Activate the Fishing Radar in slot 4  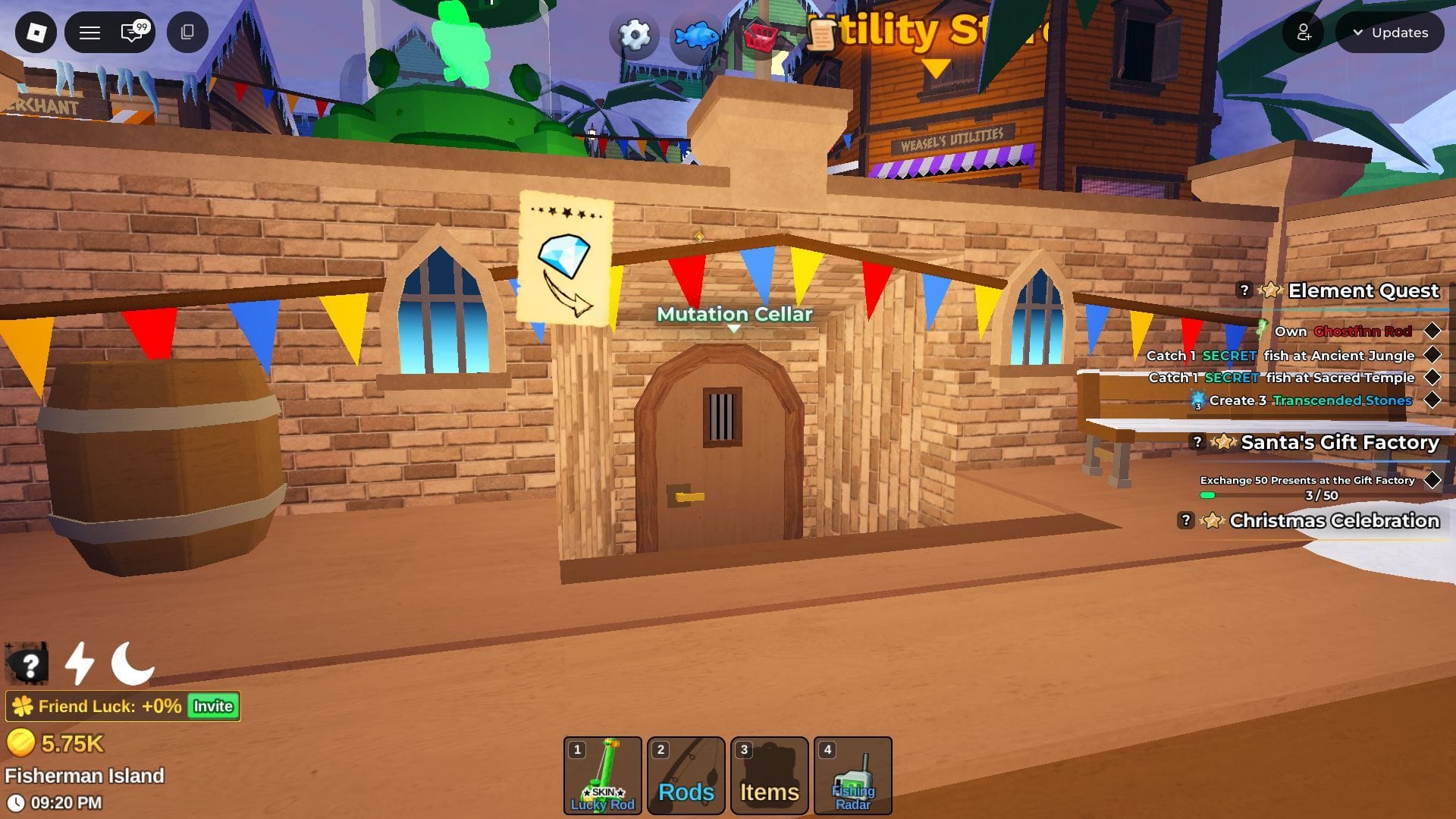pos(852,775)
